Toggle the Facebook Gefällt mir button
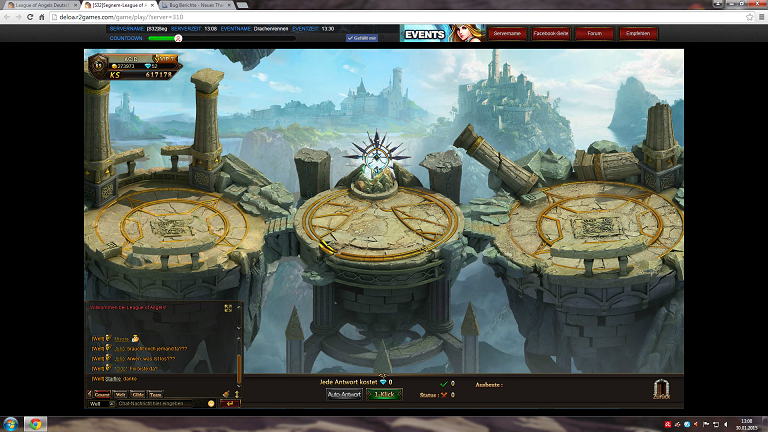Screen dimensions: 768x432 (362, 38)
